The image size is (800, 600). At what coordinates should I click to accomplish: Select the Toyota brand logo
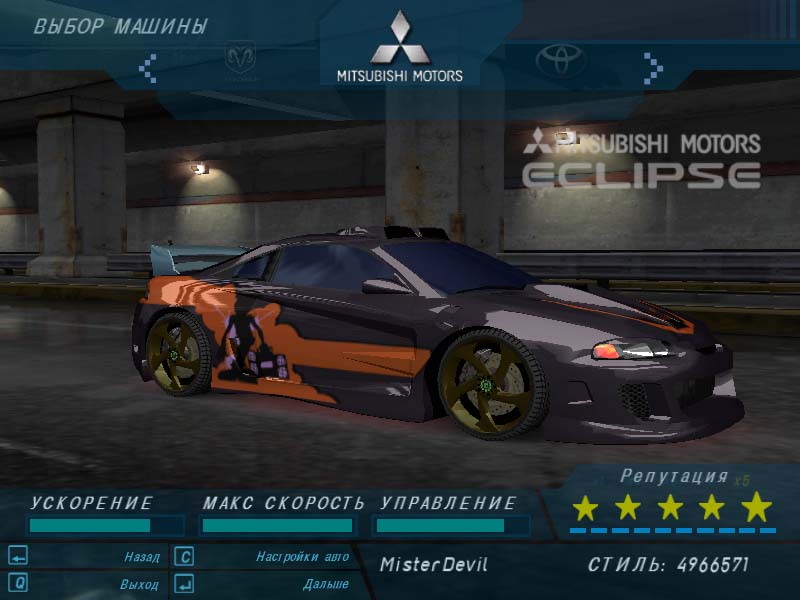coord(560,61)
